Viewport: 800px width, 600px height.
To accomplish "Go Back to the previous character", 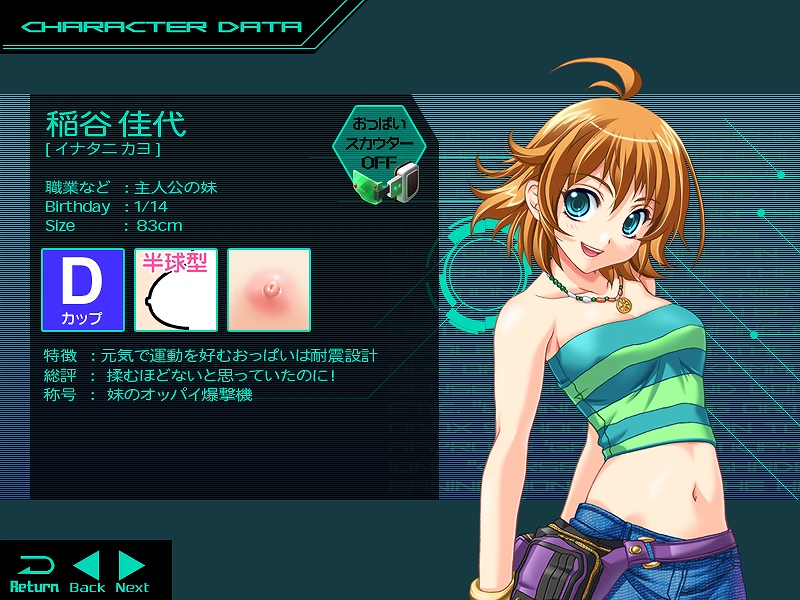I will (87, 573).
